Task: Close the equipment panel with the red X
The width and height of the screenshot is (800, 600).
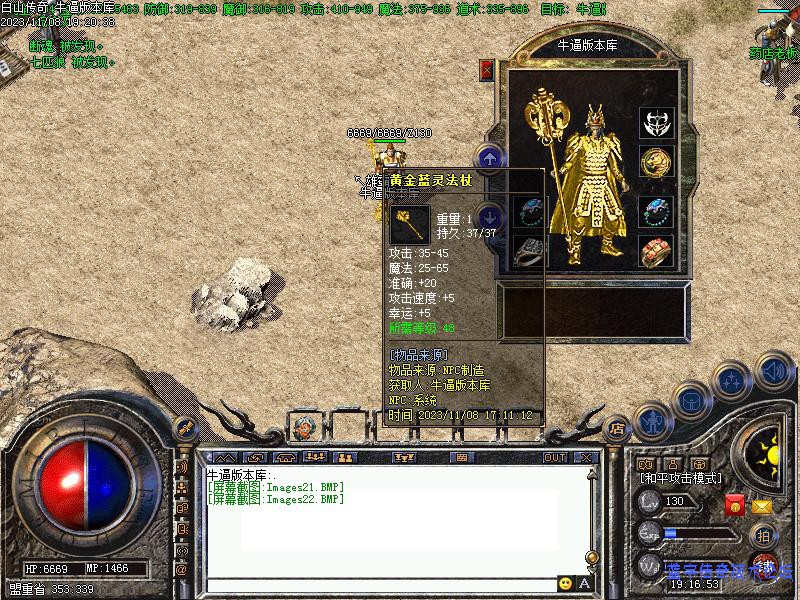Action: (487, 69)
